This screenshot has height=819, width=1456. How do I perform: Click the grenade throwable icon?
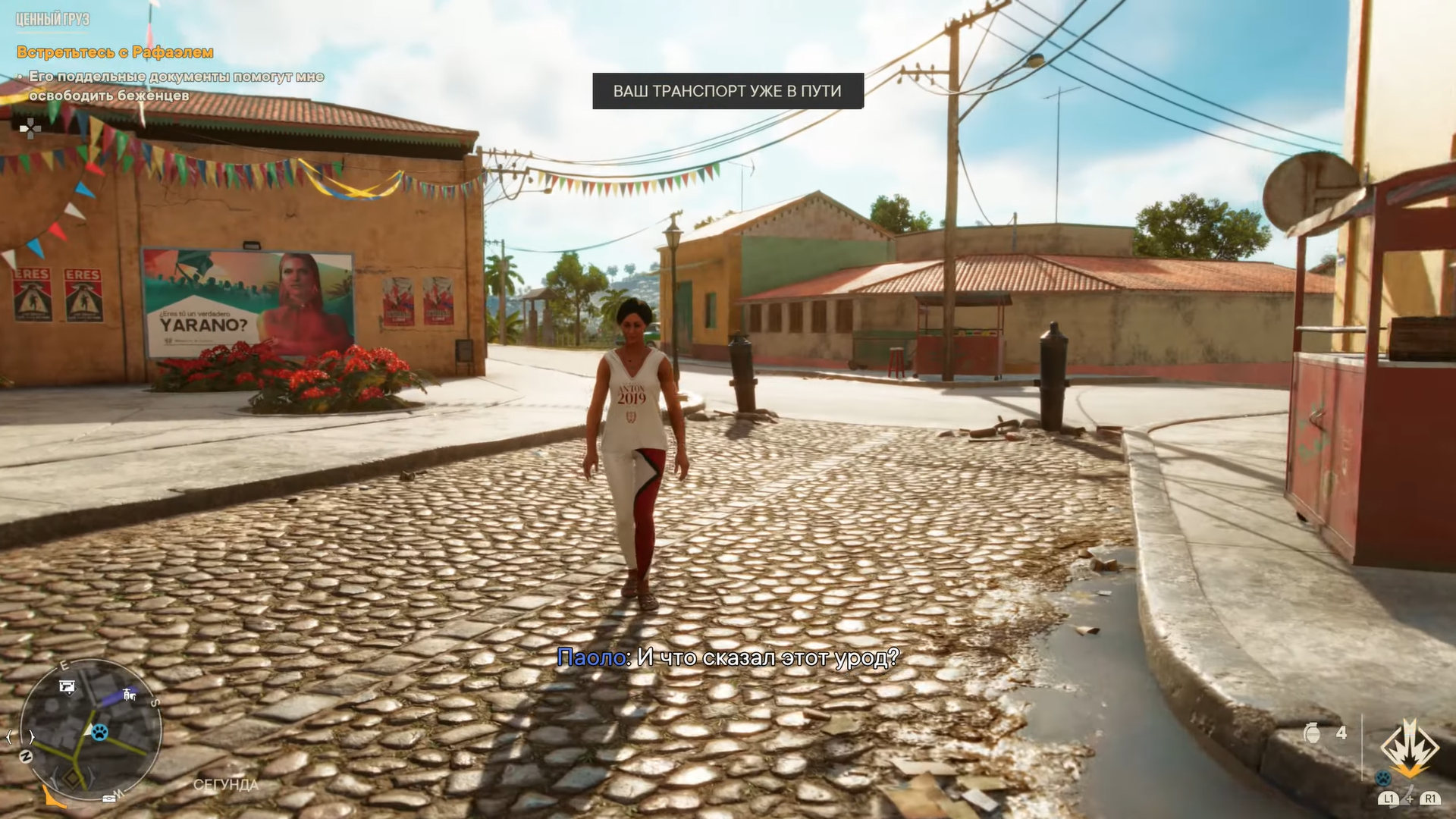[1311, 733]
